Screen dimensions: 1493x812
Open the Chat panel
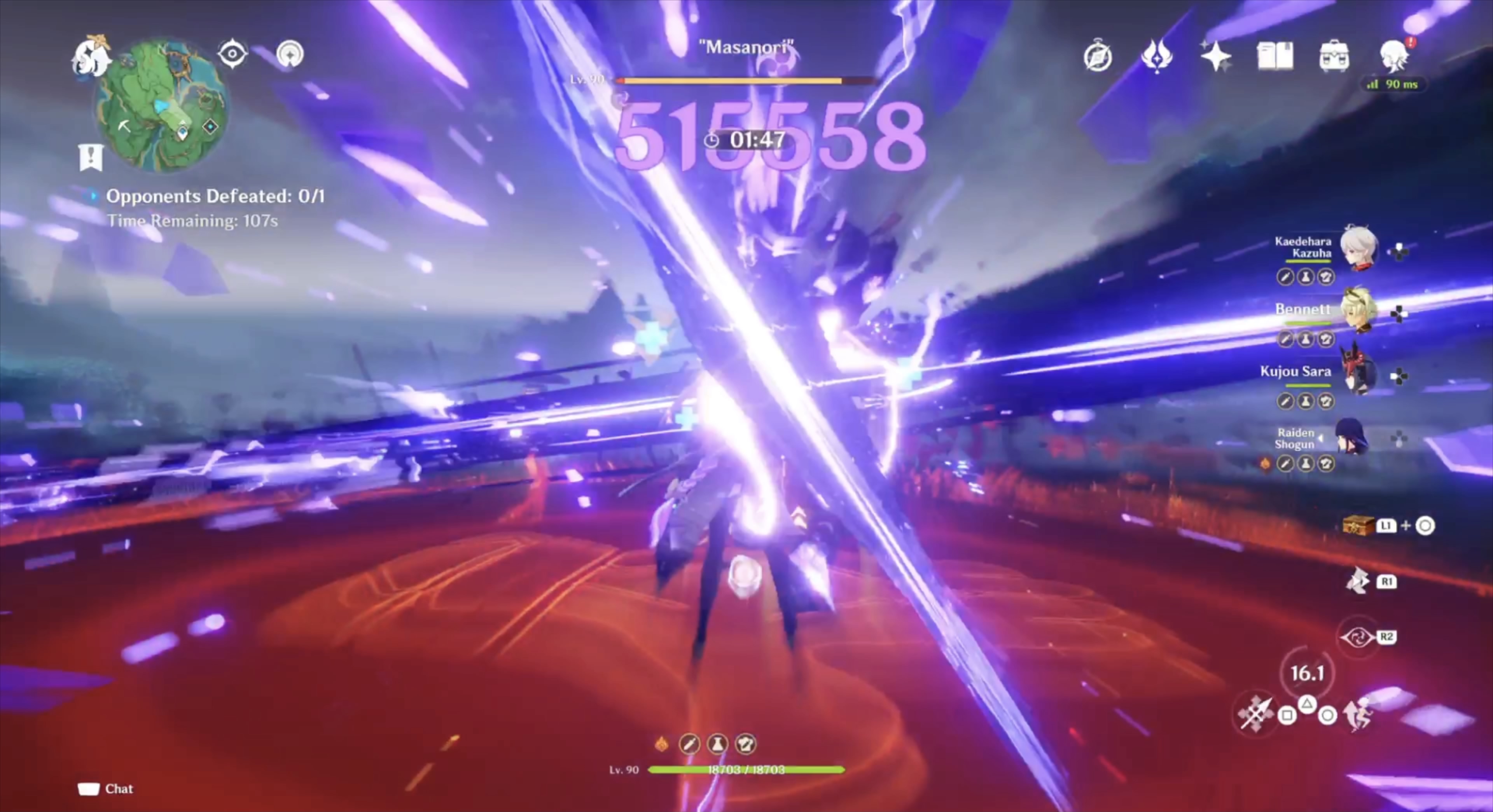tap(105, 789)
